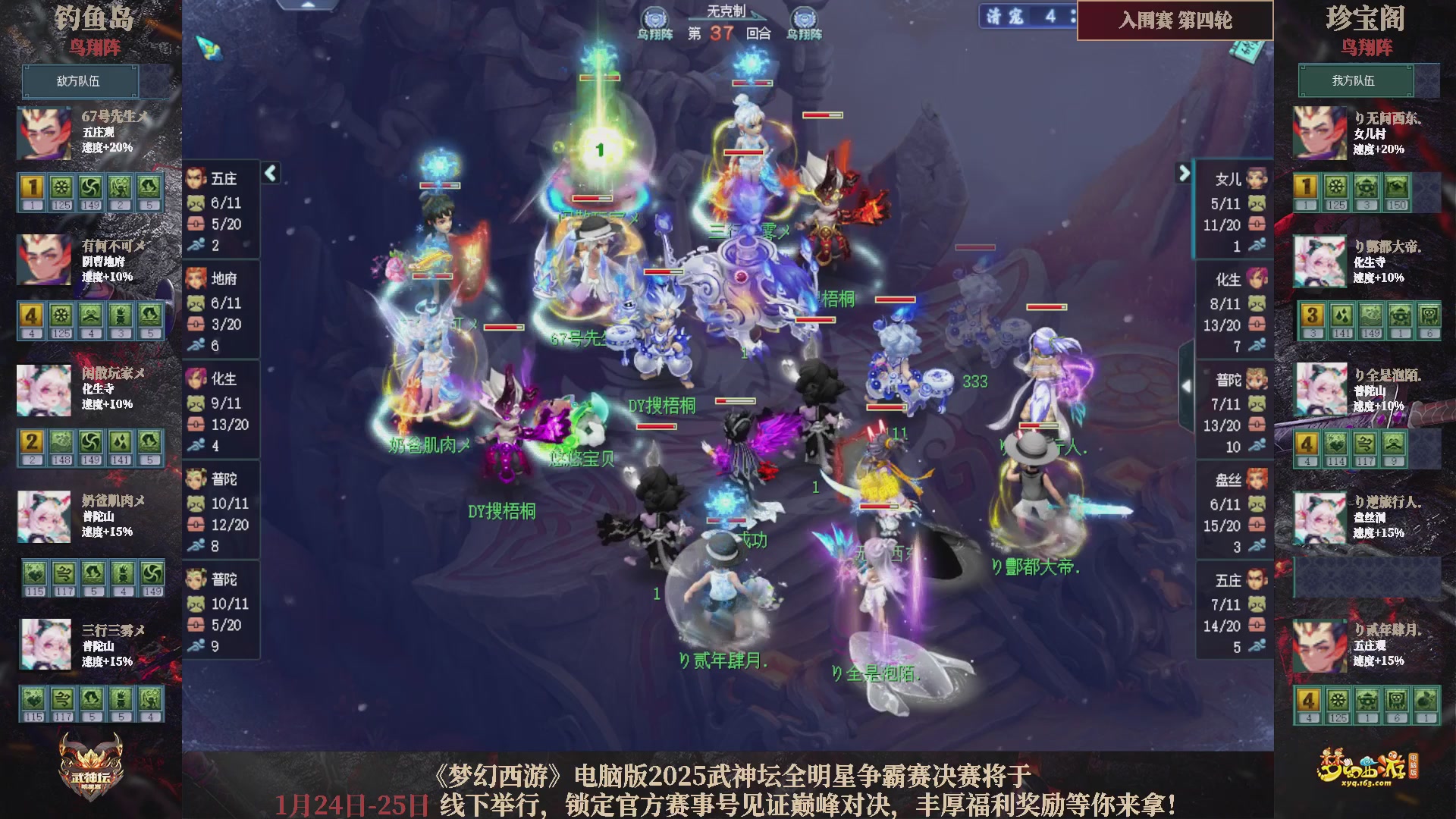Open the 敌方队伍 enemy team panel
This screenshot has width=1456, height=819.
pyautogui.click(x=80, y=81)
